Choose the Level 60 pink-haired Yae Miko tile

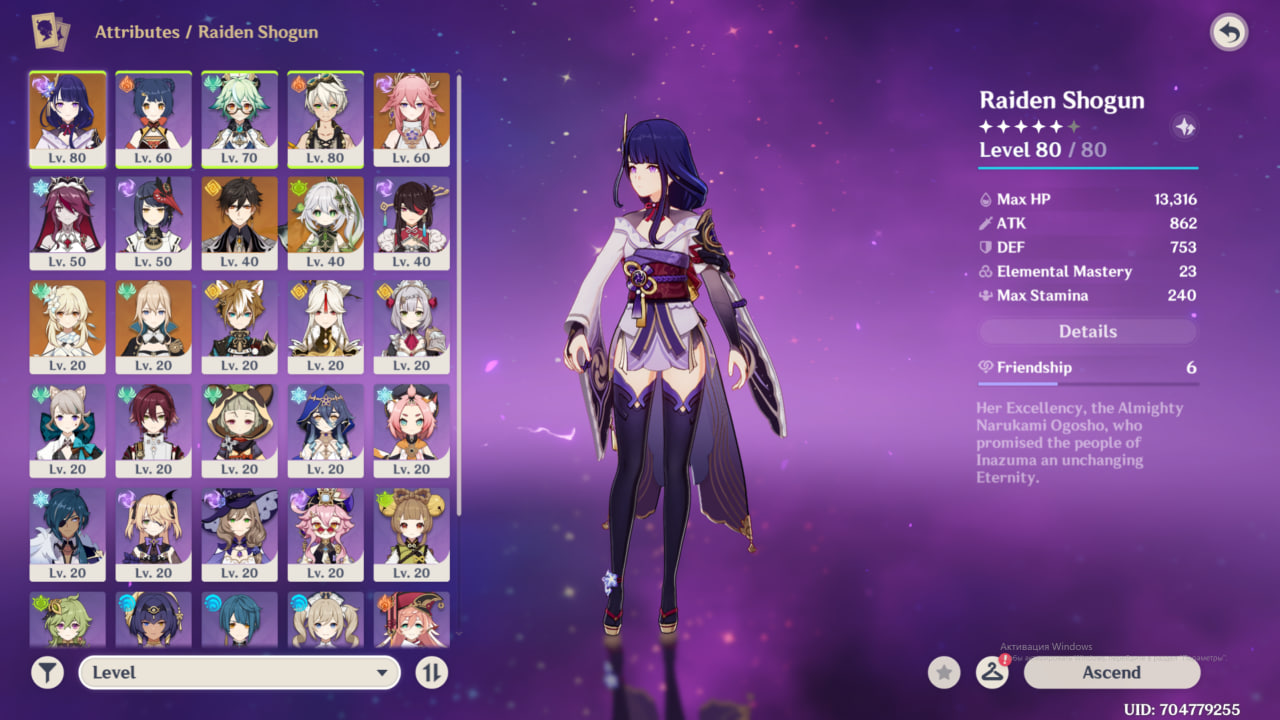point(411,119)
